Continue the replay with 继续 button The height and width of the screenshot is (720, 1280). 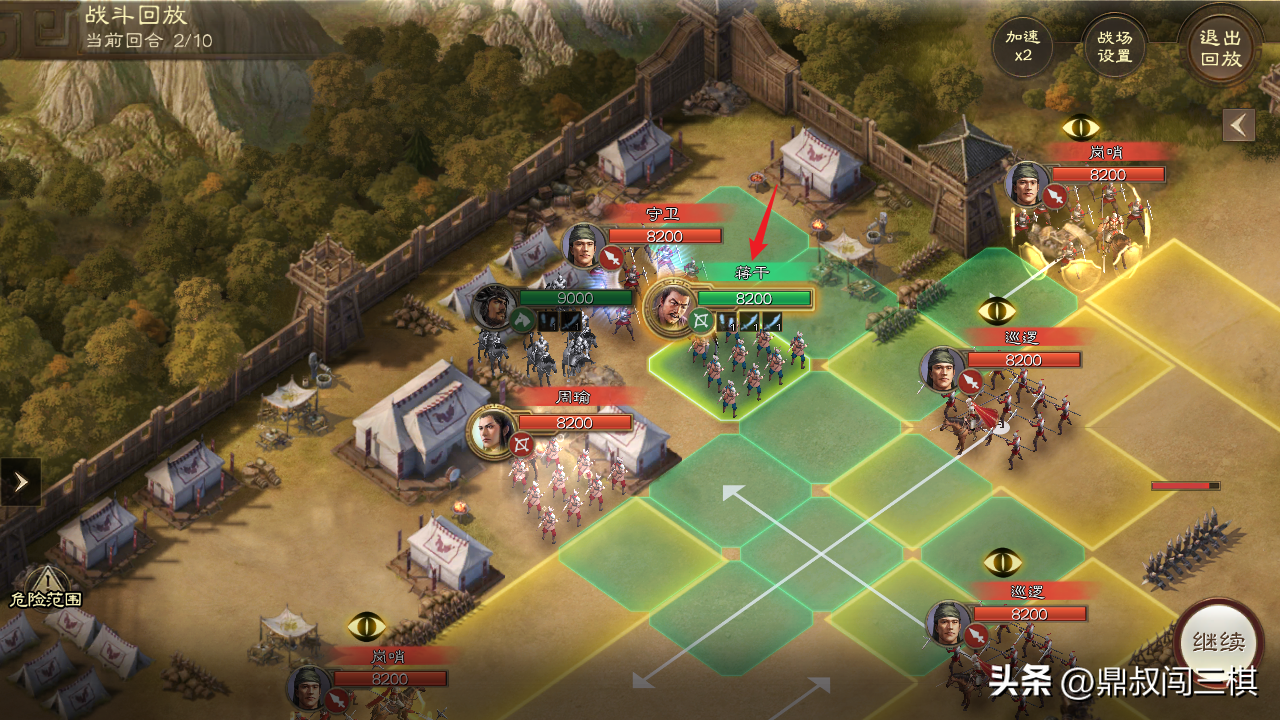(x=1219, y=643)
